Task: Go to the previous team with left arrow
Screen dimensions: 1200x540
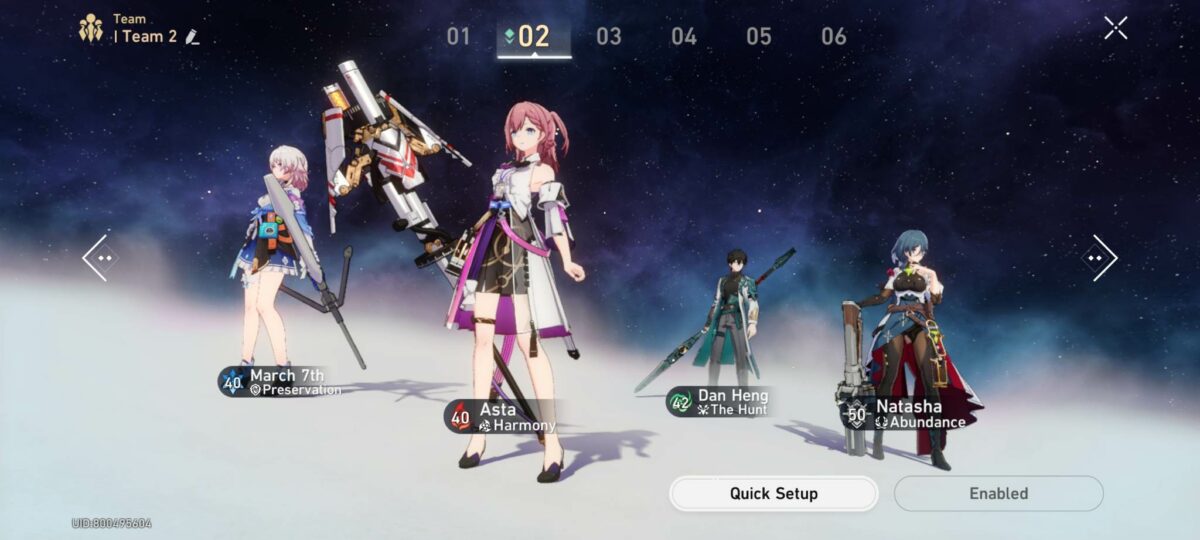Action: pyautogui.click(x=99, y=258)
